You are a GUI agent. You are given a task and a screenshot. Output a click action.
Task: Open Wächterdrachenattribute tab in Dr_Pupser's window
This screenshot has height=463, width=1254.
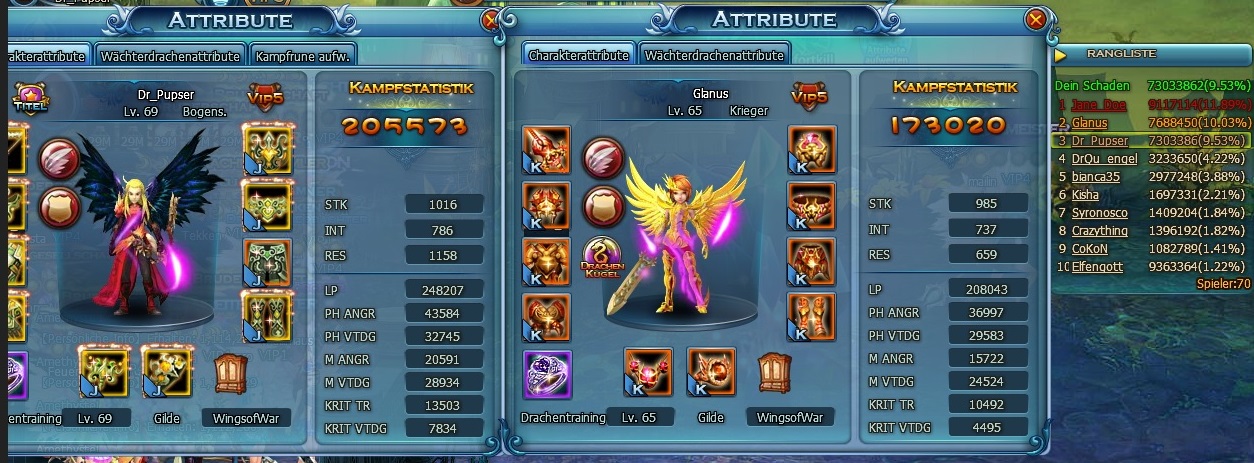click(x=170, y=56)
